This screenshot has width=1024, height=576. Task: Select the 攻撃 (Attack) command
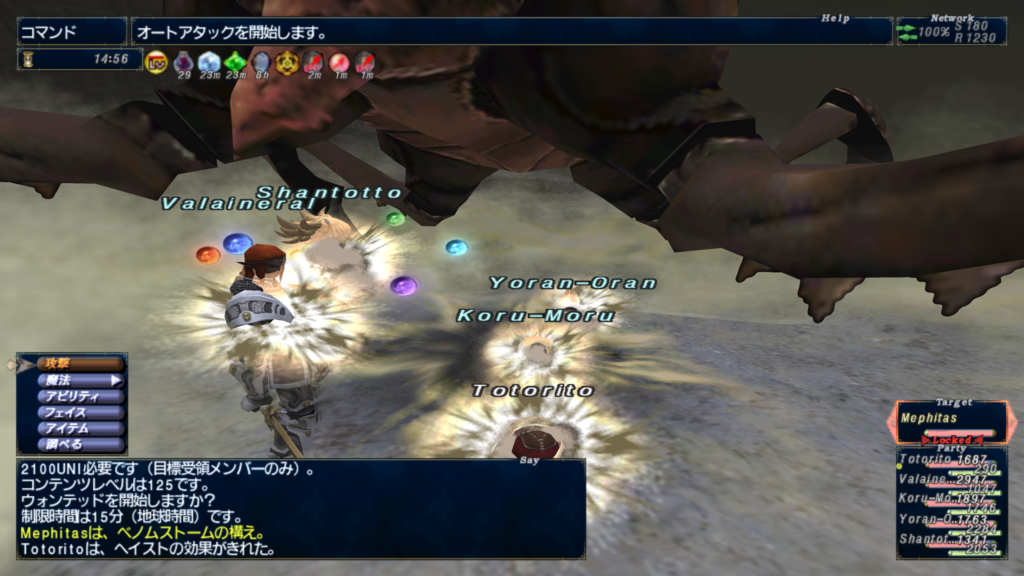(x=72, y=364)
